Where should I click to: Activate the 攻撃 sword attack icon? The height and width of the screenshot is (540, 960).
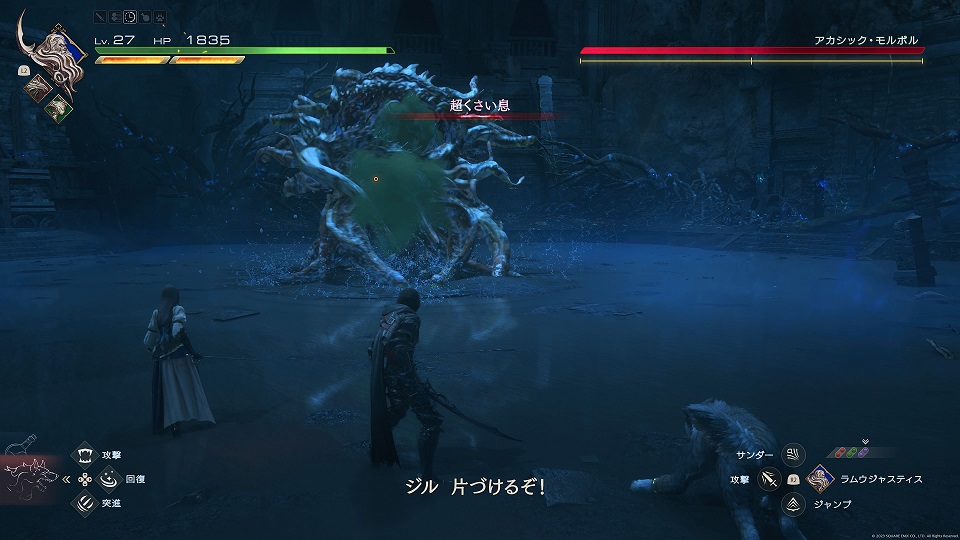point(769,480)
